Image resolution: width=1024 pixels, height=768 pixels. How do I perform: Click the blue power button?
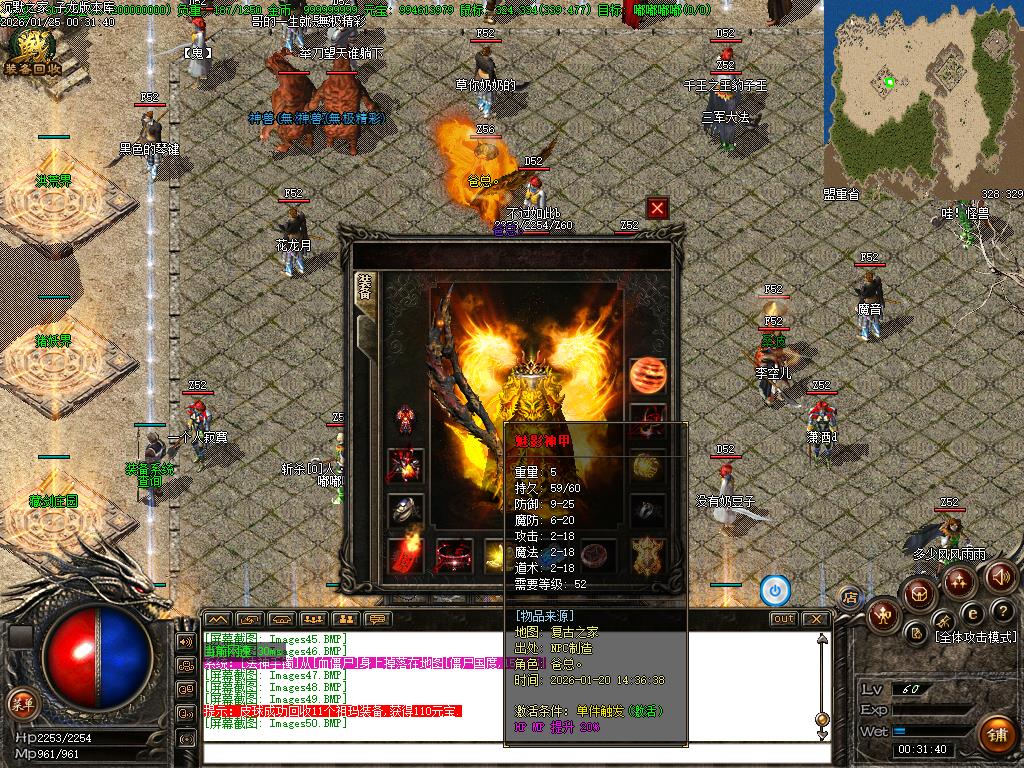775,591
